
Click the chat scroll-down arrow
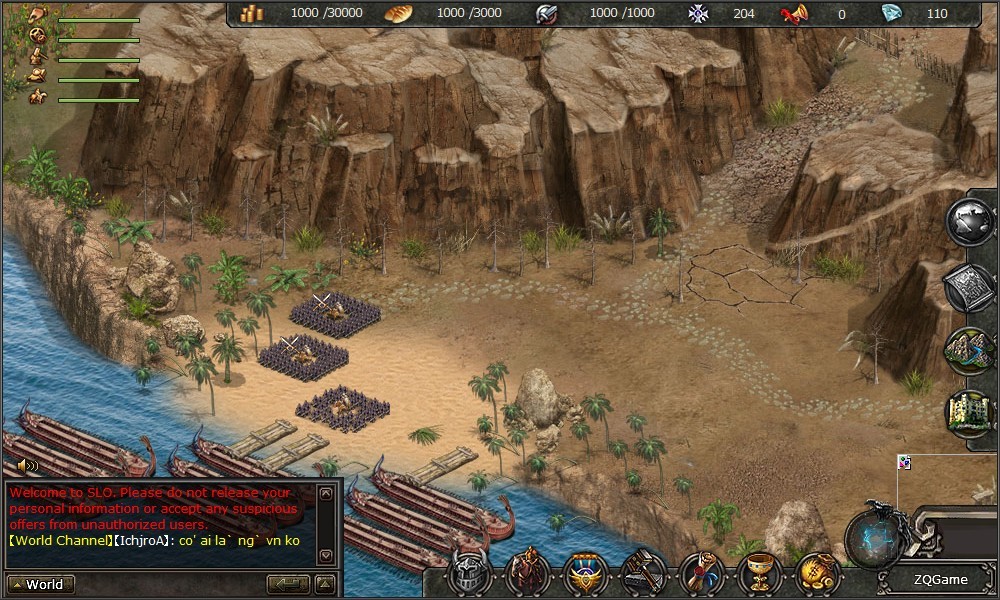[325, 554]
